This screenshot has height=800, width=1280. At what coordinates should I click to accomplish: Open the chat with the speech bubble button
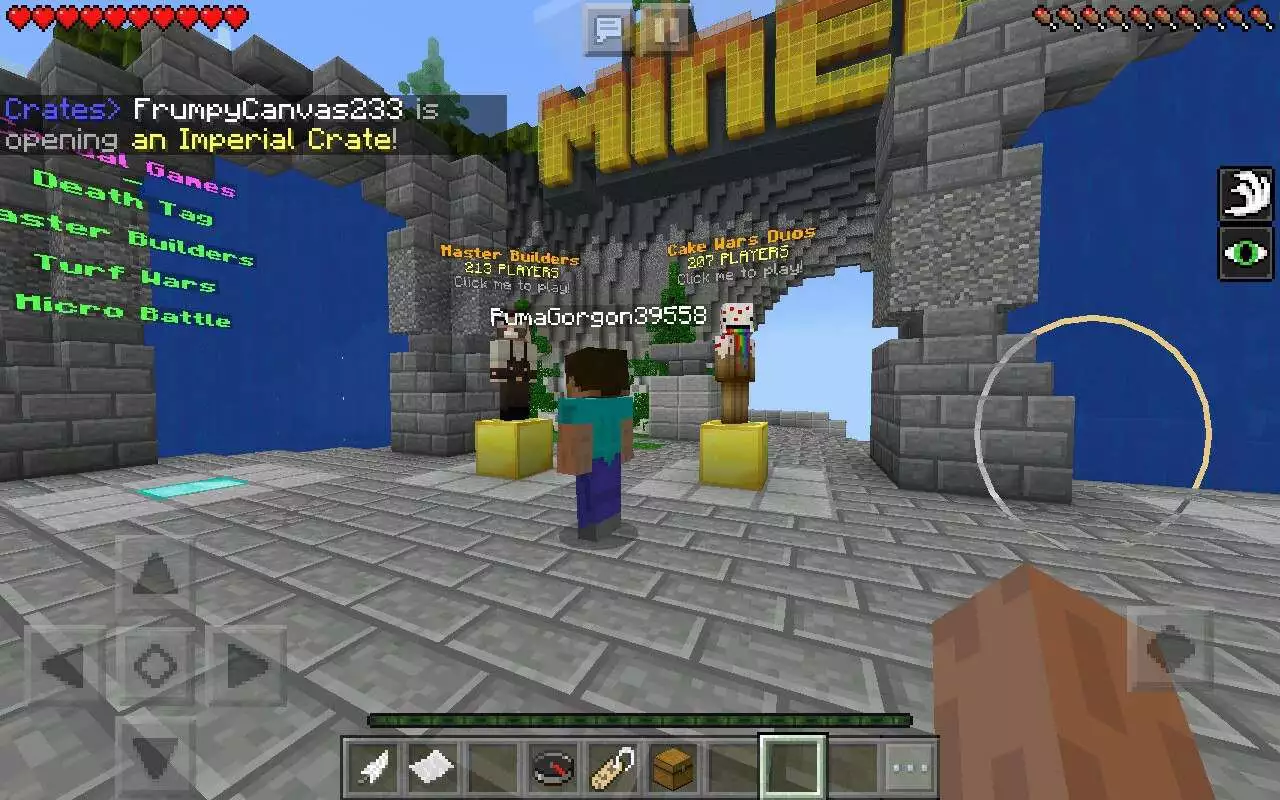coord(608,28)
